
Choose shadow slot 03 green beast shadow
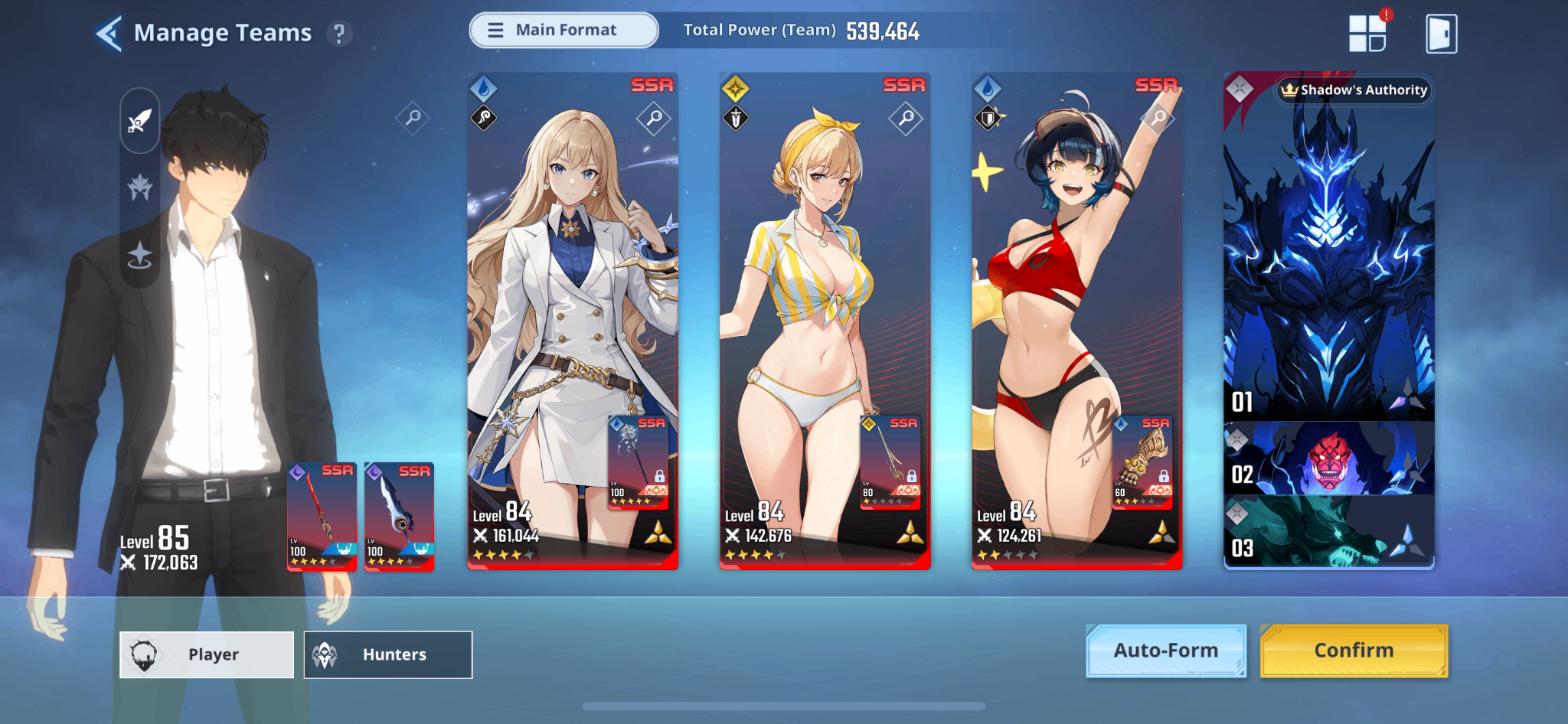tap(1328, 532)
